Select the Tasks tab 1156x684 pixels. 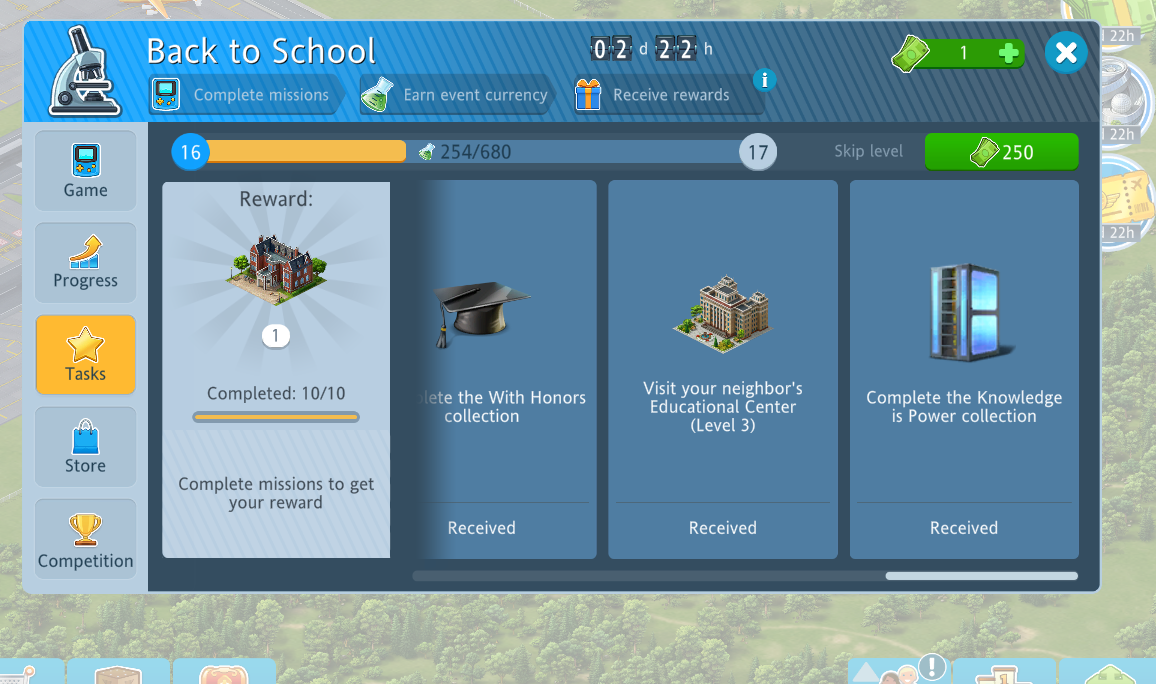point(86,355)
